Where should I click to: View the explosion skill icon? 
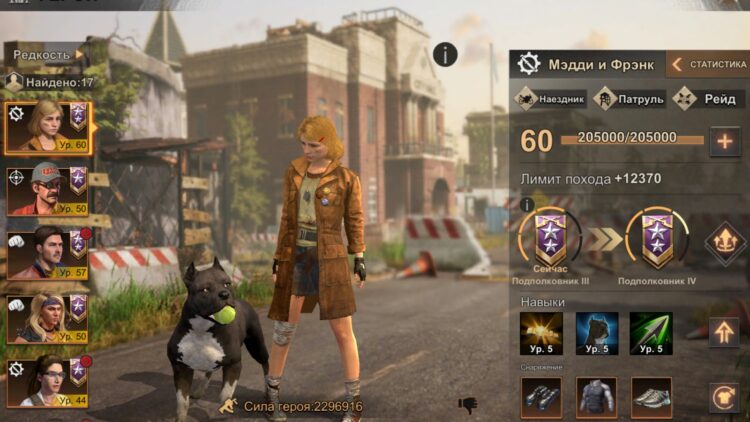pos(541,333)
